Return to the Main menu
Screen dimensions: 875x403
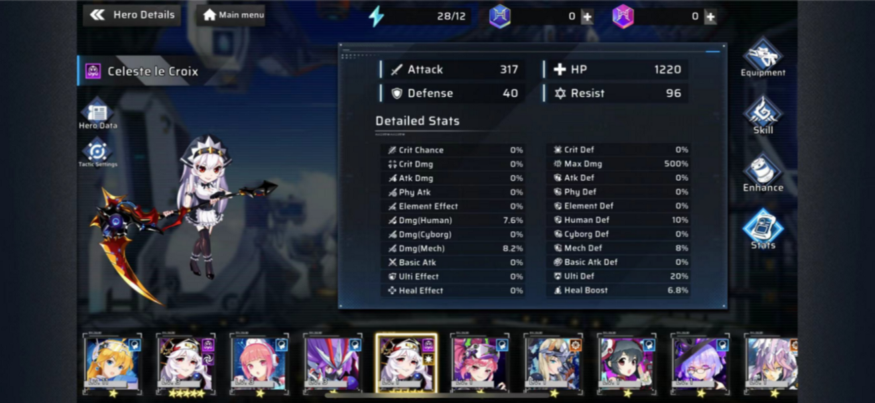(x=232, y=15)
